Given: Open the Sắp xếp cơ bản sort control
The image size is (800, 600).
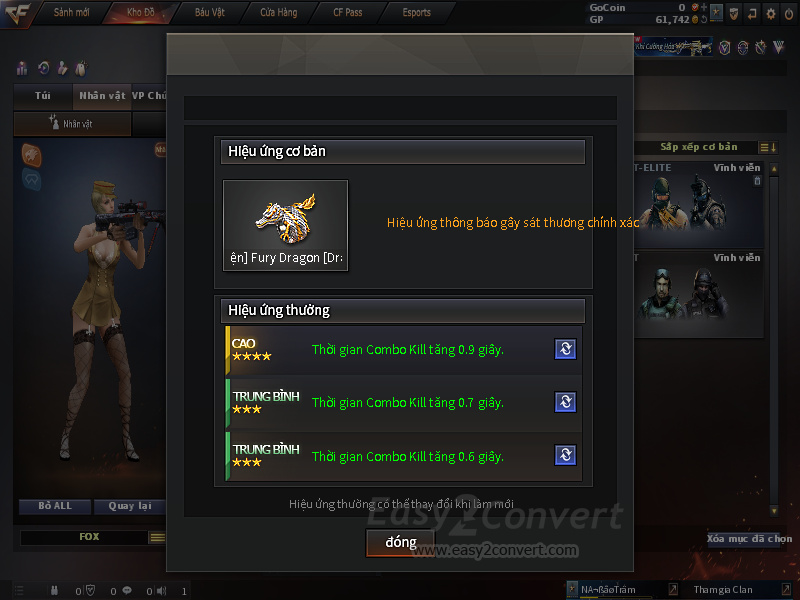Looking at the screenshot, I should [x=698, y=147].
